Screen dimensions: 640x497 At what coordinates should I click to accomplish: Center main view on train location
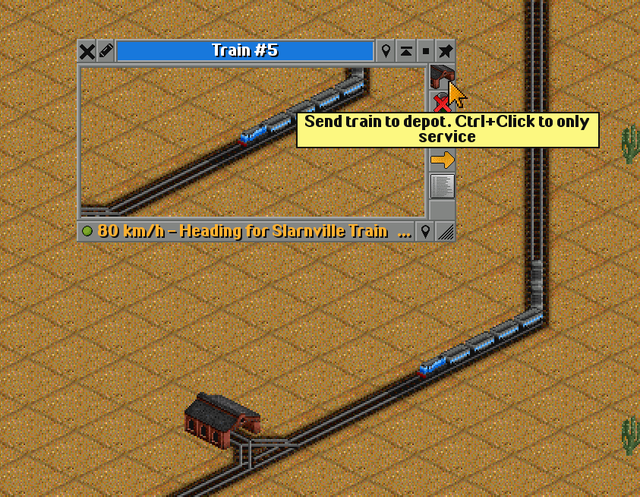[x=387, y=51]
